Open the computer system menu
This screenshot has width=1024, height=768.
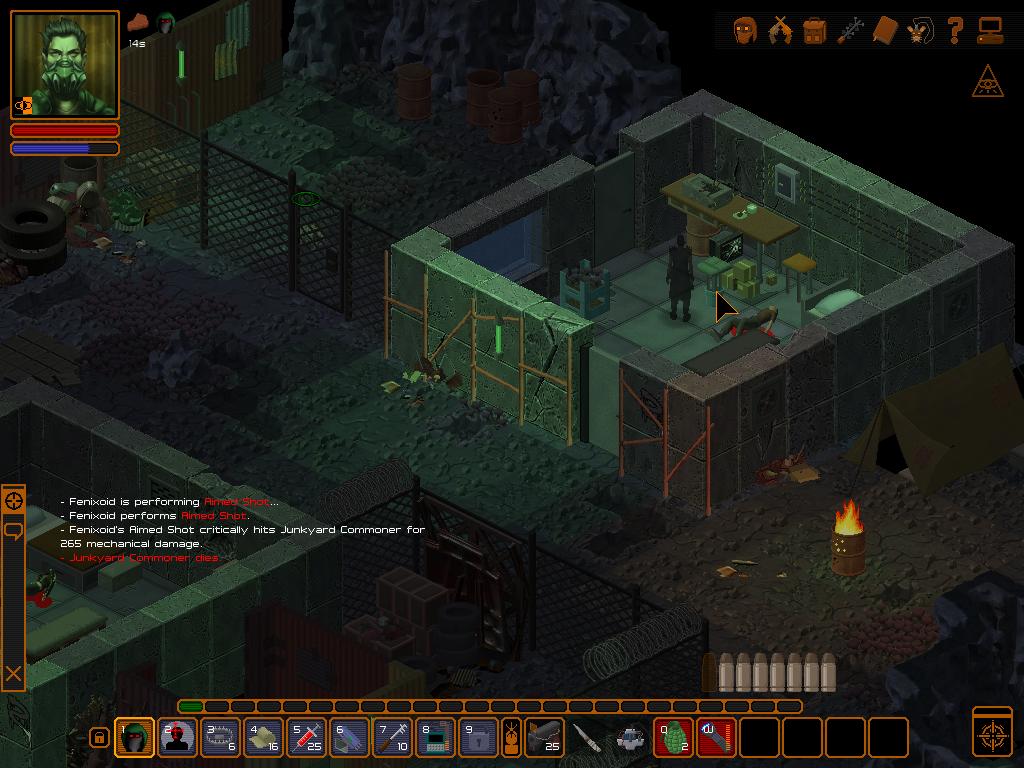990,30
